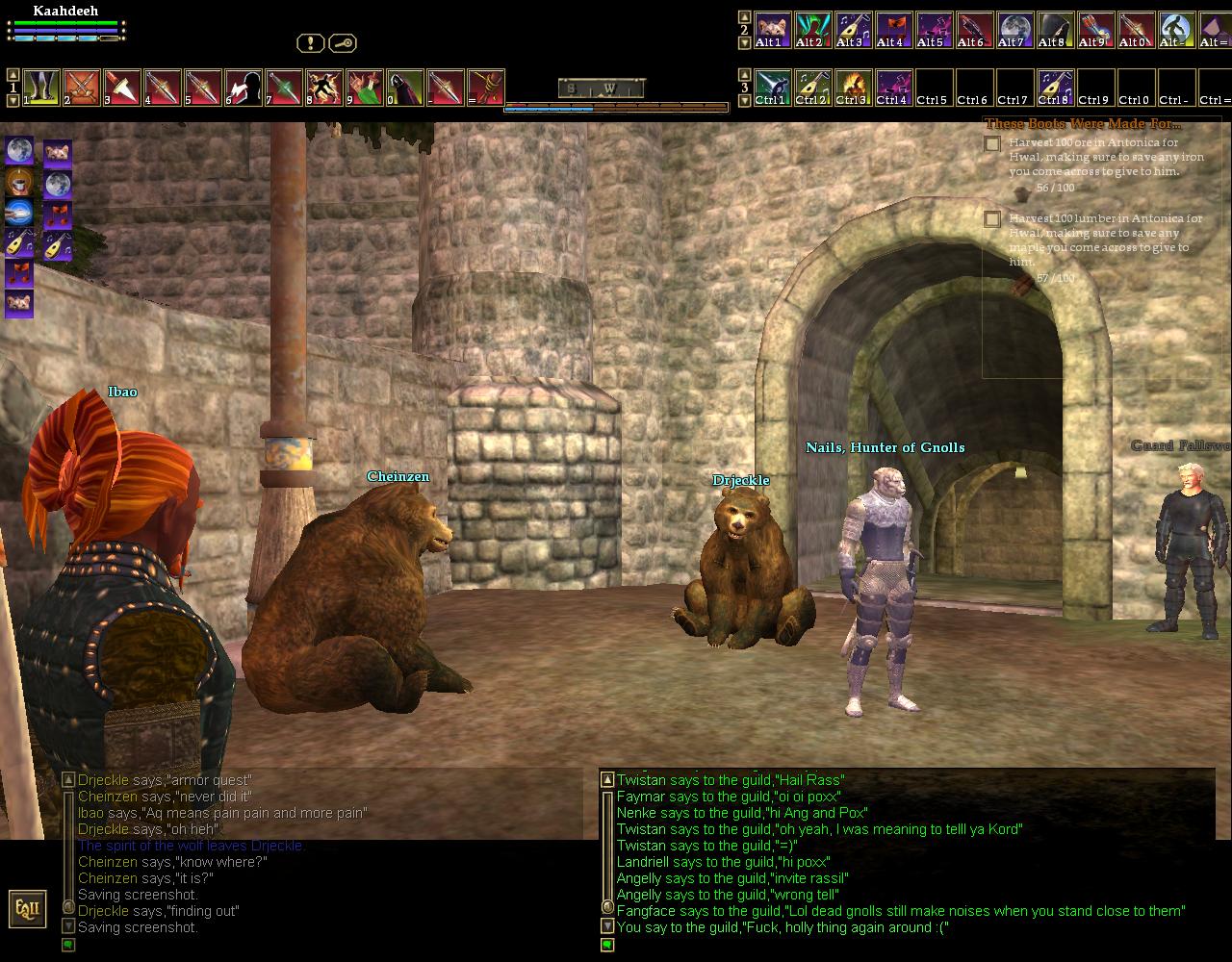Open the exclamation mark alert button

click(310, 43)
